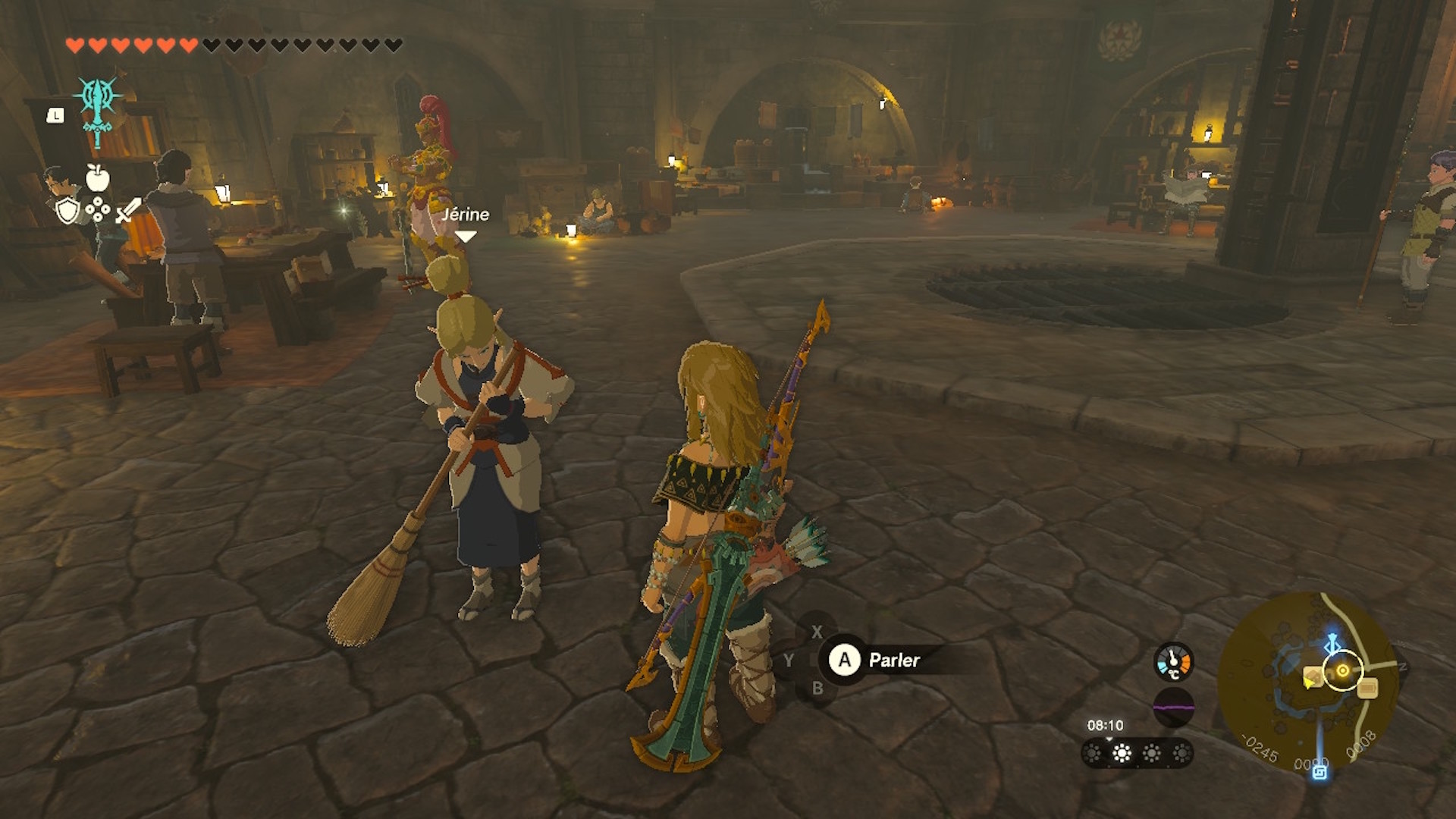
Task: Select the glowing cyan sword ability icon
Action: pyautogui.click(x=97, y=110)
